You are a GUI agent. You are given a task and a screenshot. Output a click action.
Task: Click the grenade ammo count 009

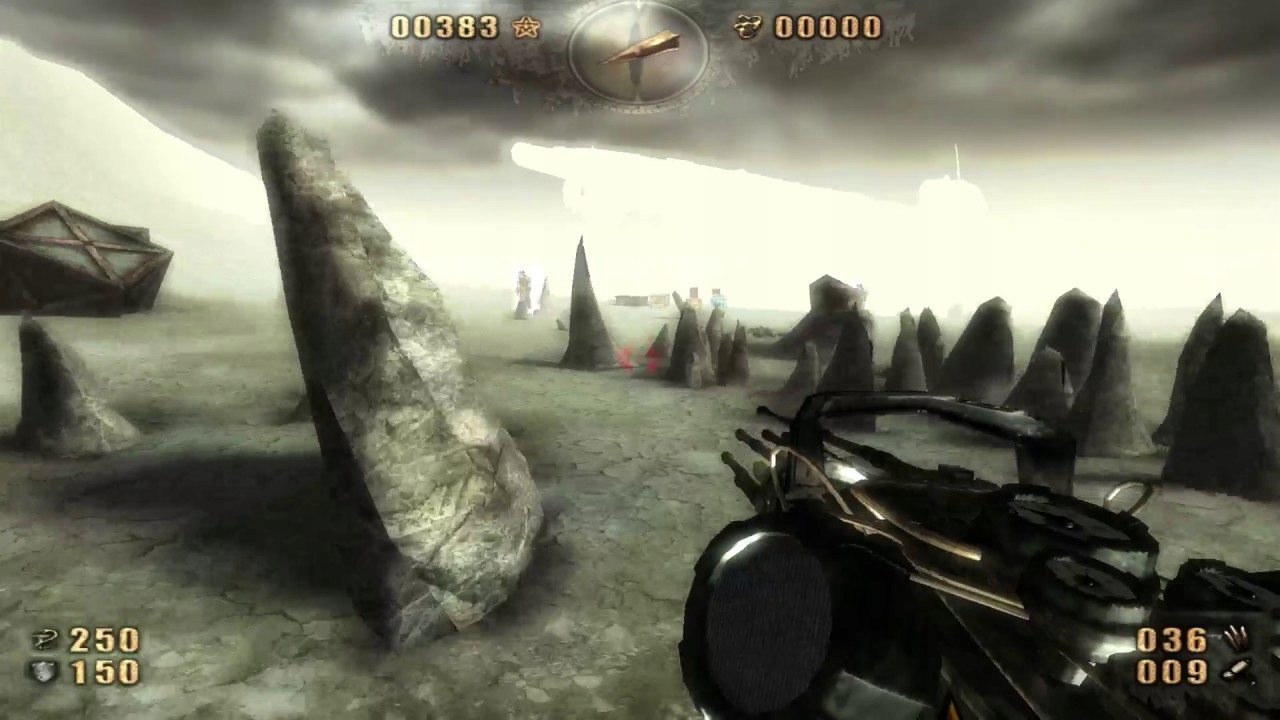(x=1172, y=670)
